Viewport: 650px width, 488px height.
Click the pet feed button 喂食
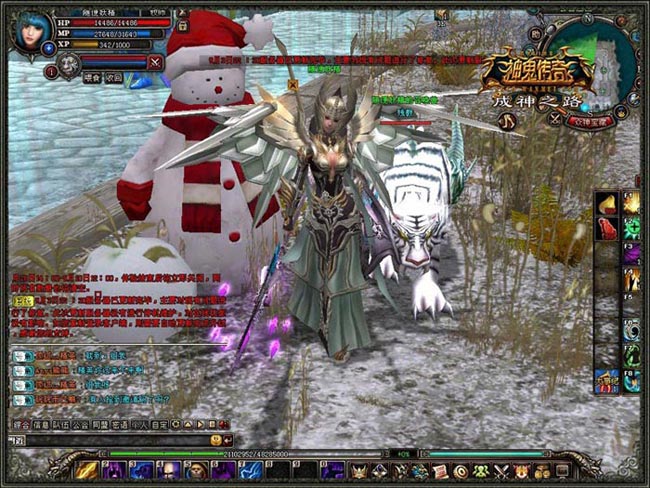click(x=93, y=77)
